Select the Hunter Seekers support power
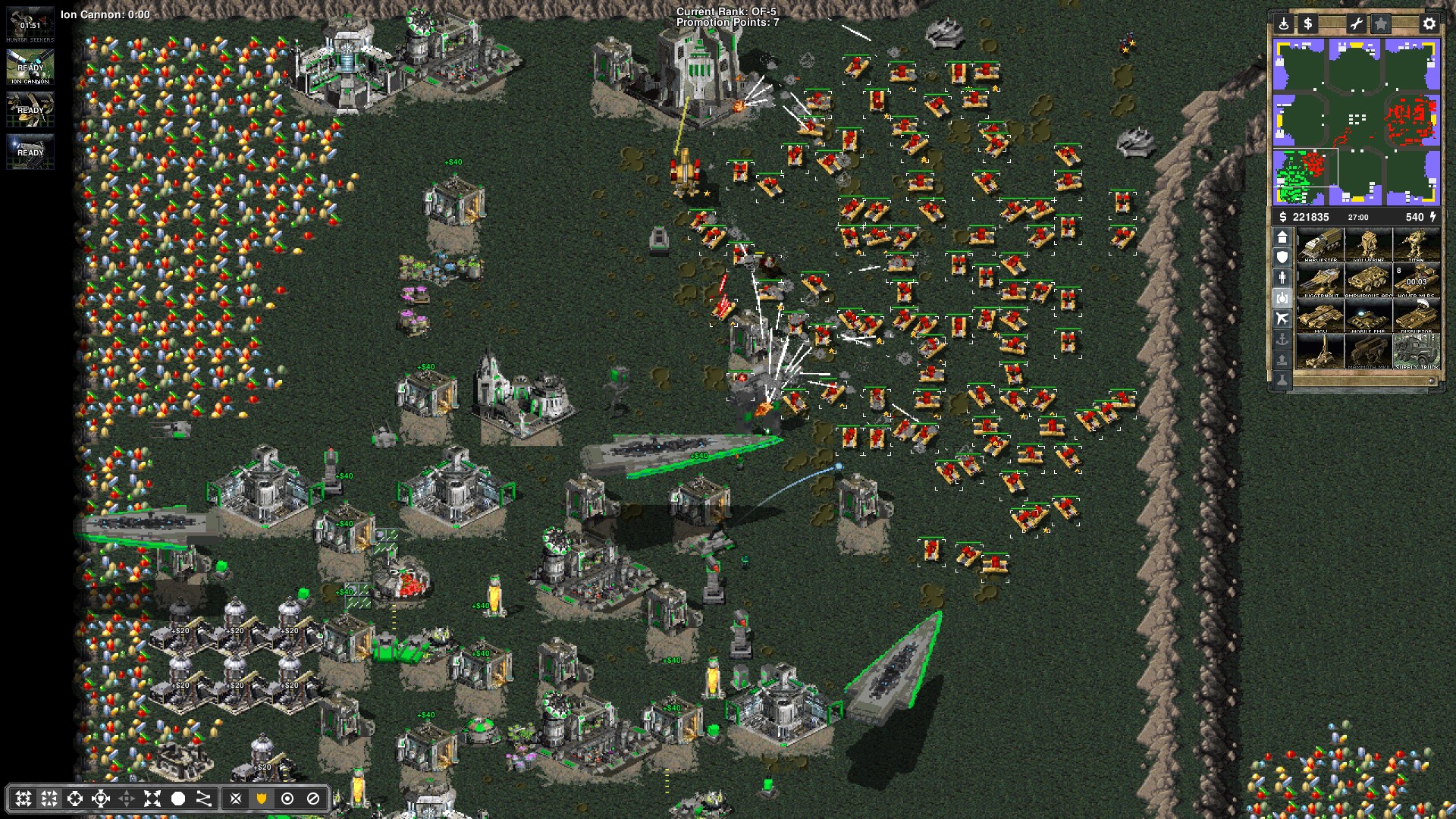 [30, 25]
